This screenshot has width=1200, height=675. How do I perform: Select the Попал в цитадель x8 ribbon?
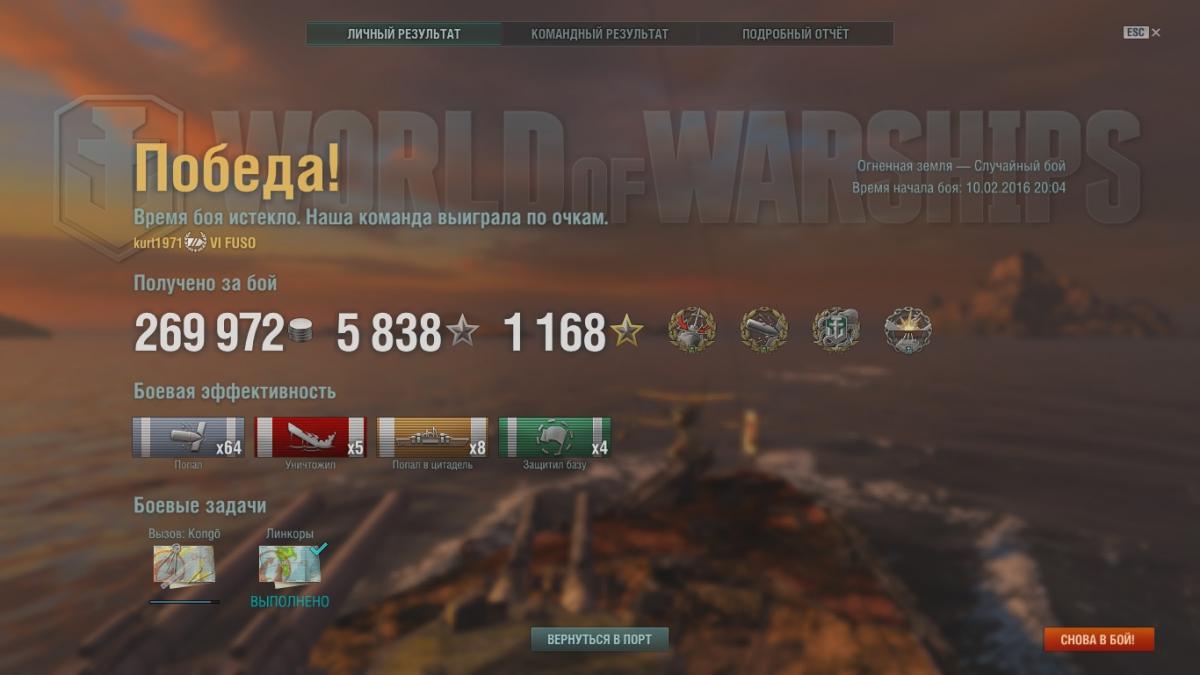(x=432, y=437)
